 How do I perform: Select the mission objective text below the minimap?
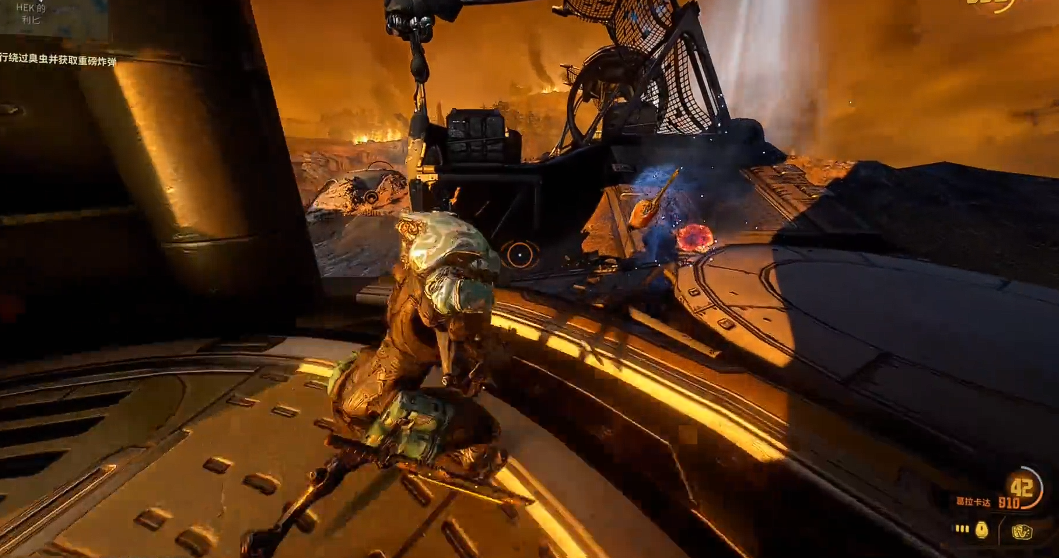(58, 61)
